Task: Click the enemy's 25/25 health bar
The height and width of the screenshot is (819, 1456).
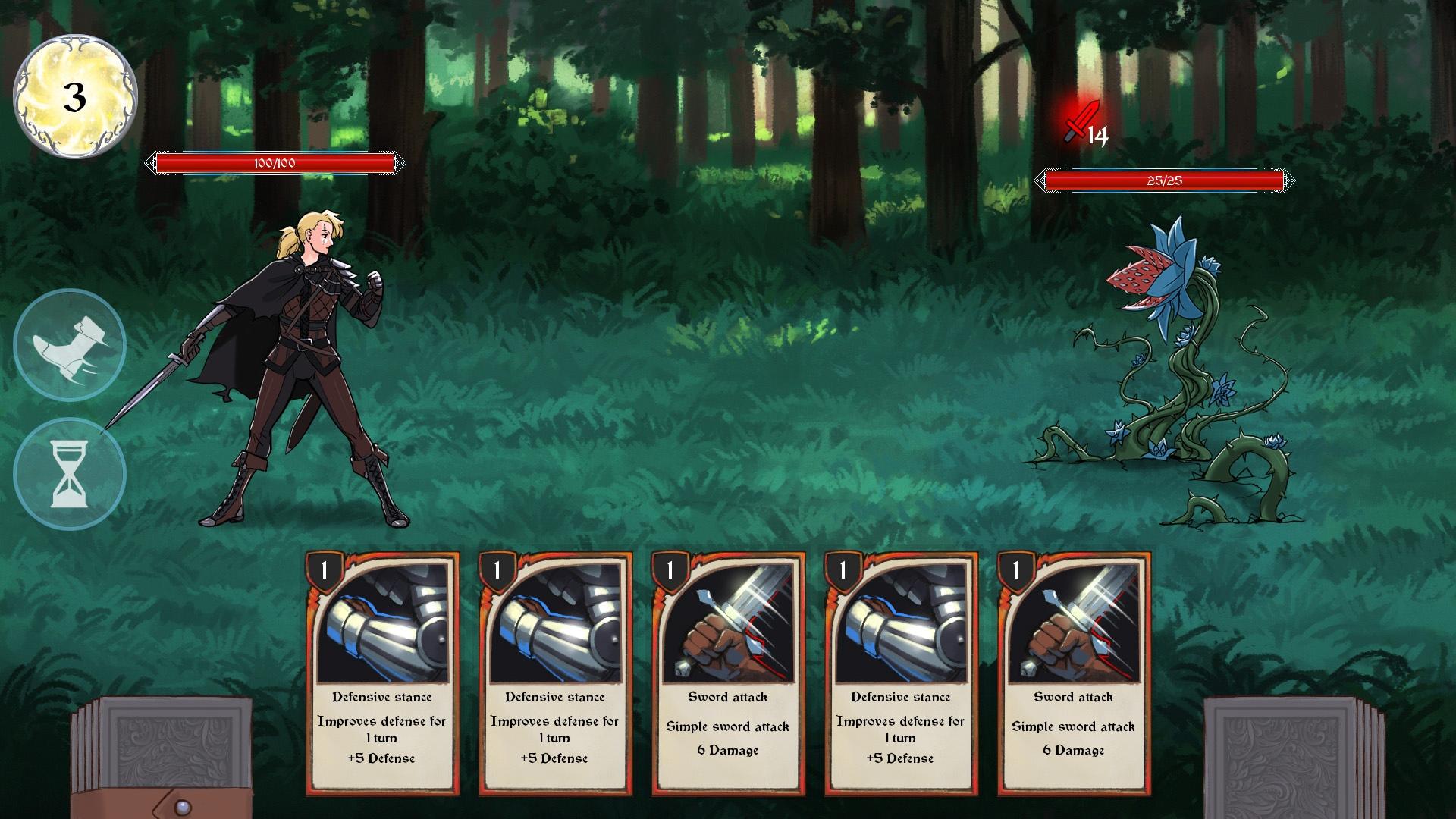Action: click(x=1165, y=180)
